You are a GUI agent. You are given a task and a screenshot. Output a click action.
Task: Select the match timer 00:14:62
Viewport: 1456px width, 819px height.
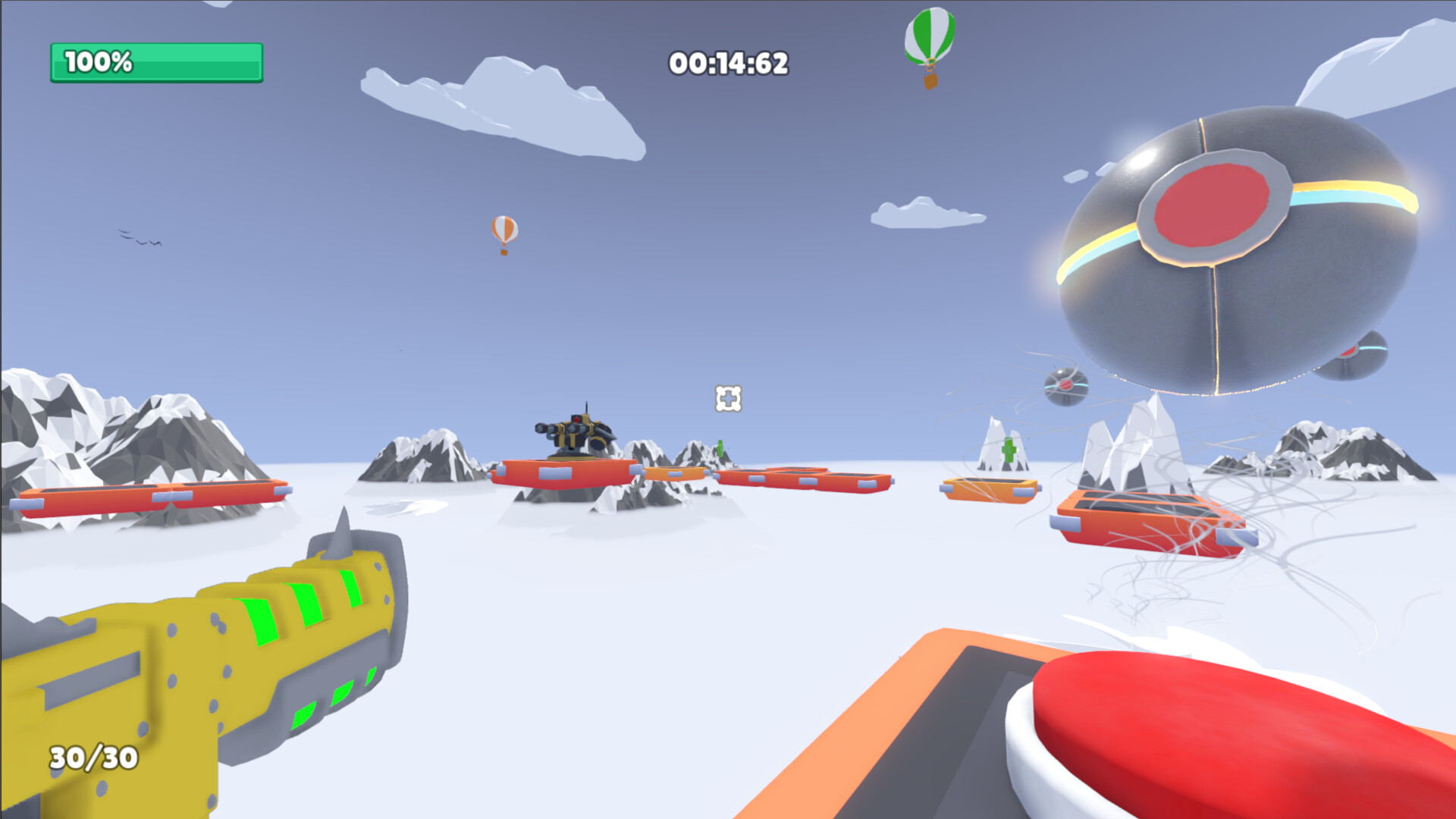coord(730,64)
